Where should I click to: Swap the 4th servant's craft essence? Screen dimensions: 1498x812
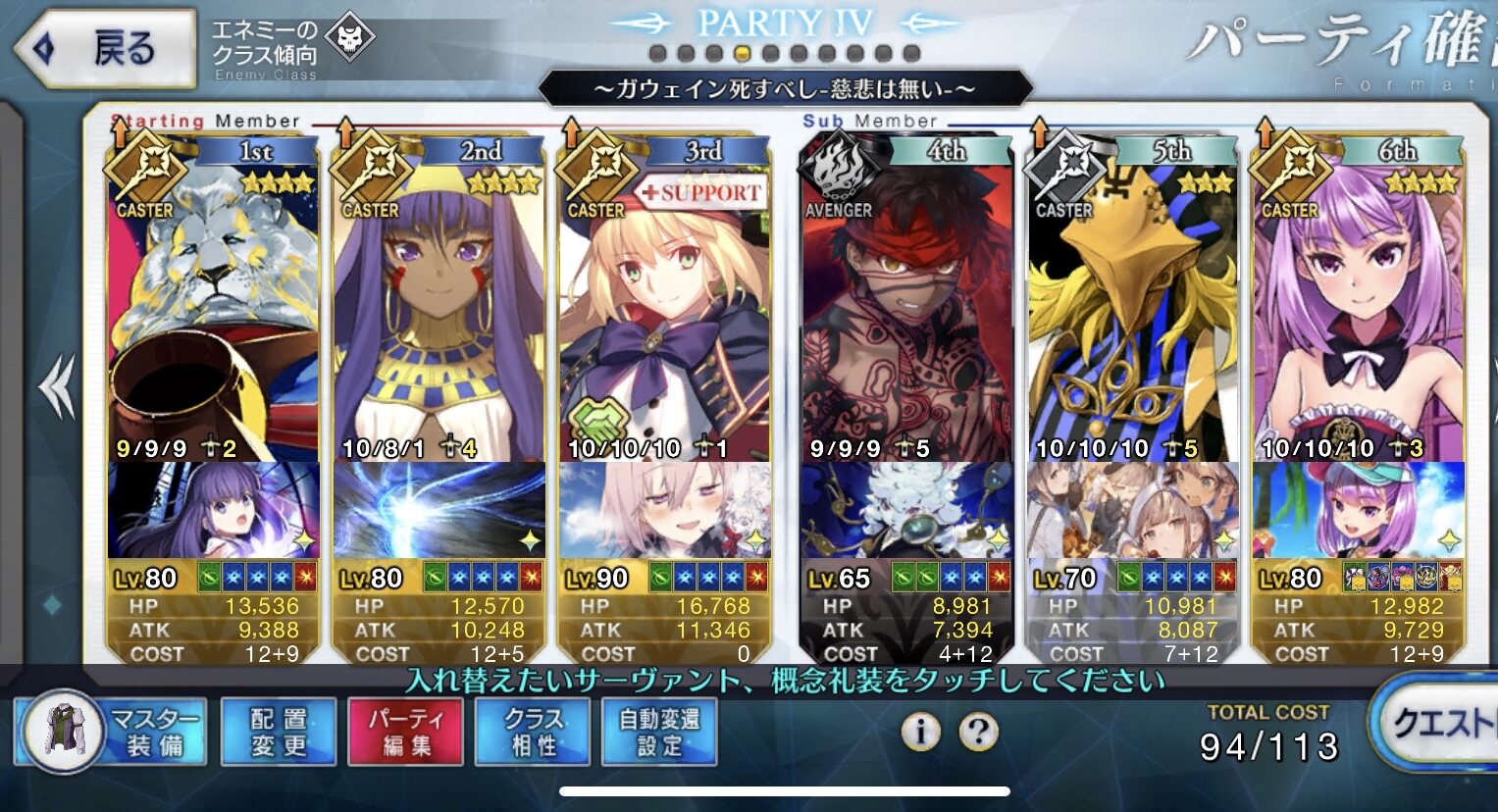[x=906, y=511]
